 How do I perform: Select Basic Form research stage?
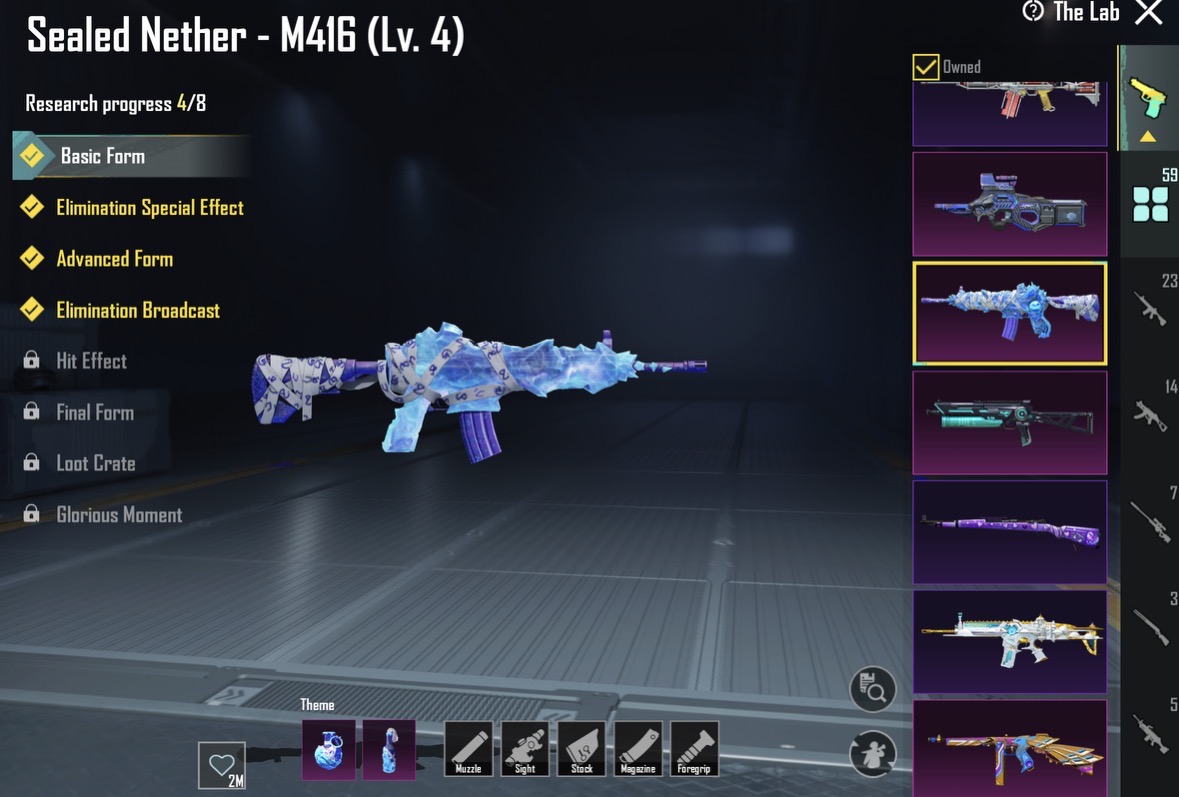pos(102,156)
